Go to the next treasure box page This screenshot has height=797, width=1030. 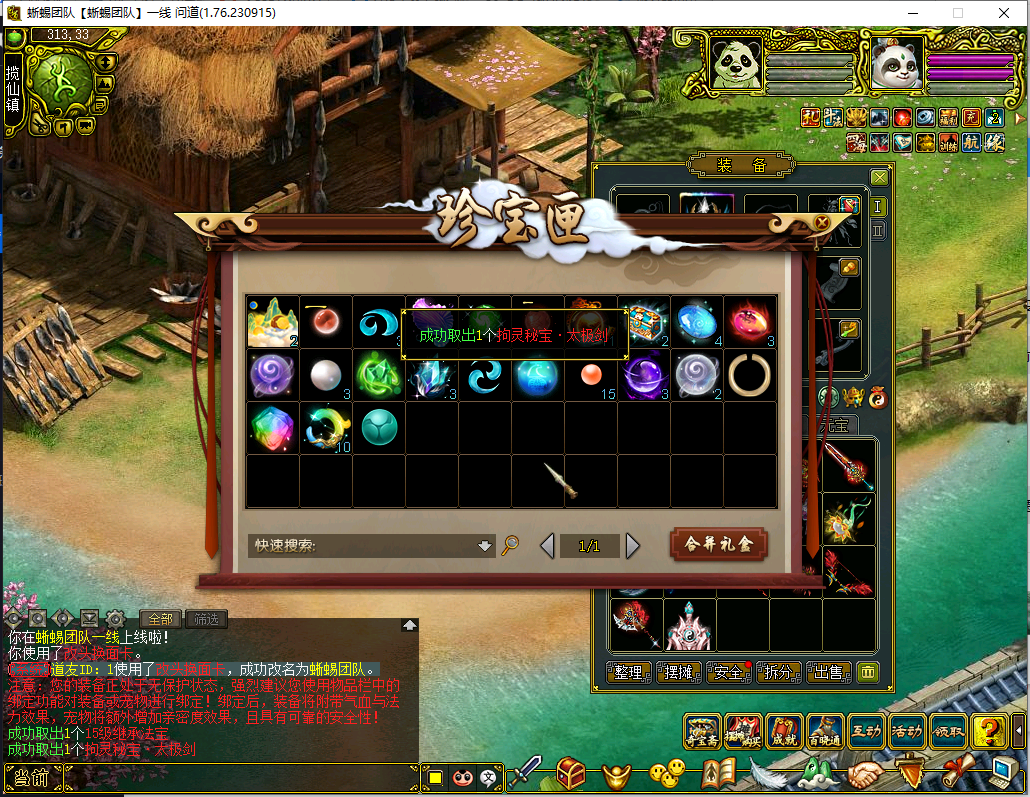click(x=632, y=546)
